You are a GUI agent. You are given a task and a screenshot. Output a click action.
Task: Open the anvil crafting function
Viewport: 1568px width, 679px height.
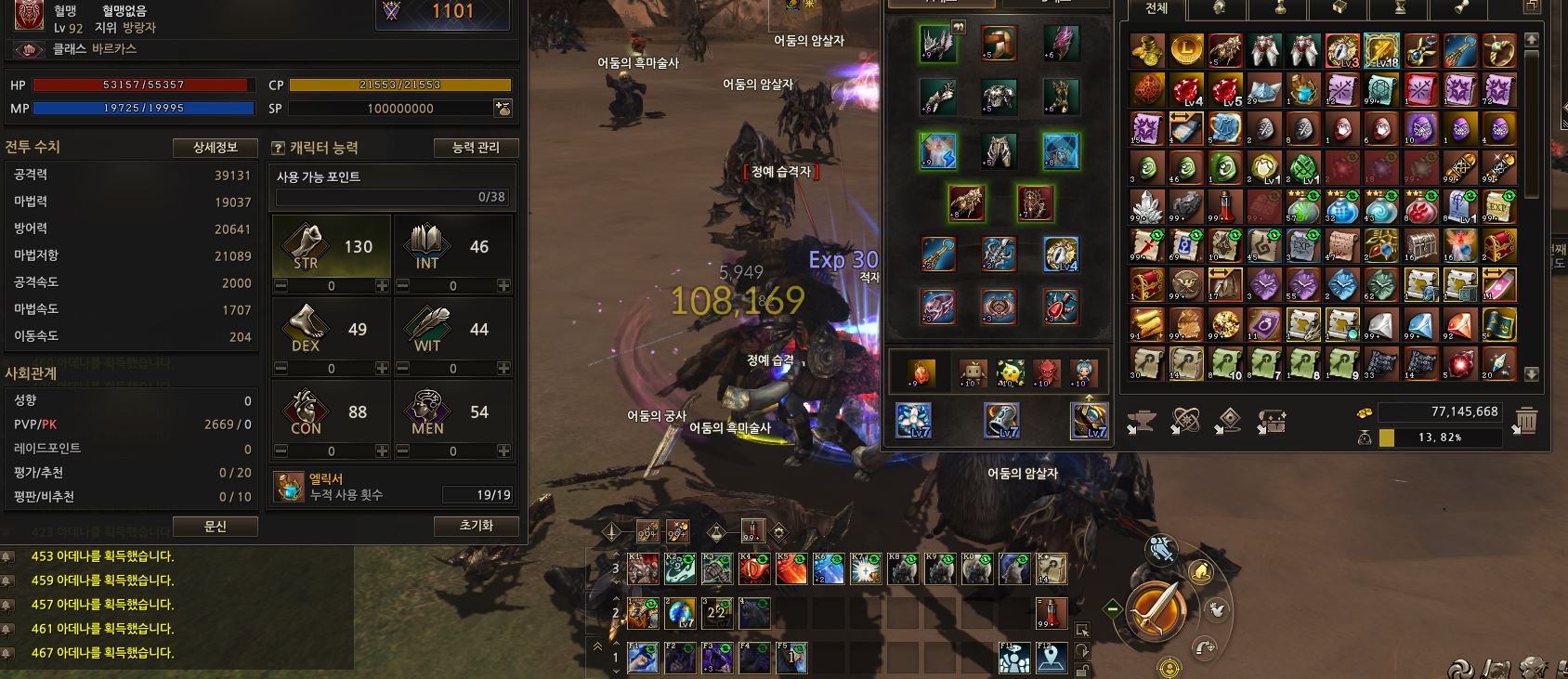tap(1142, 423)
